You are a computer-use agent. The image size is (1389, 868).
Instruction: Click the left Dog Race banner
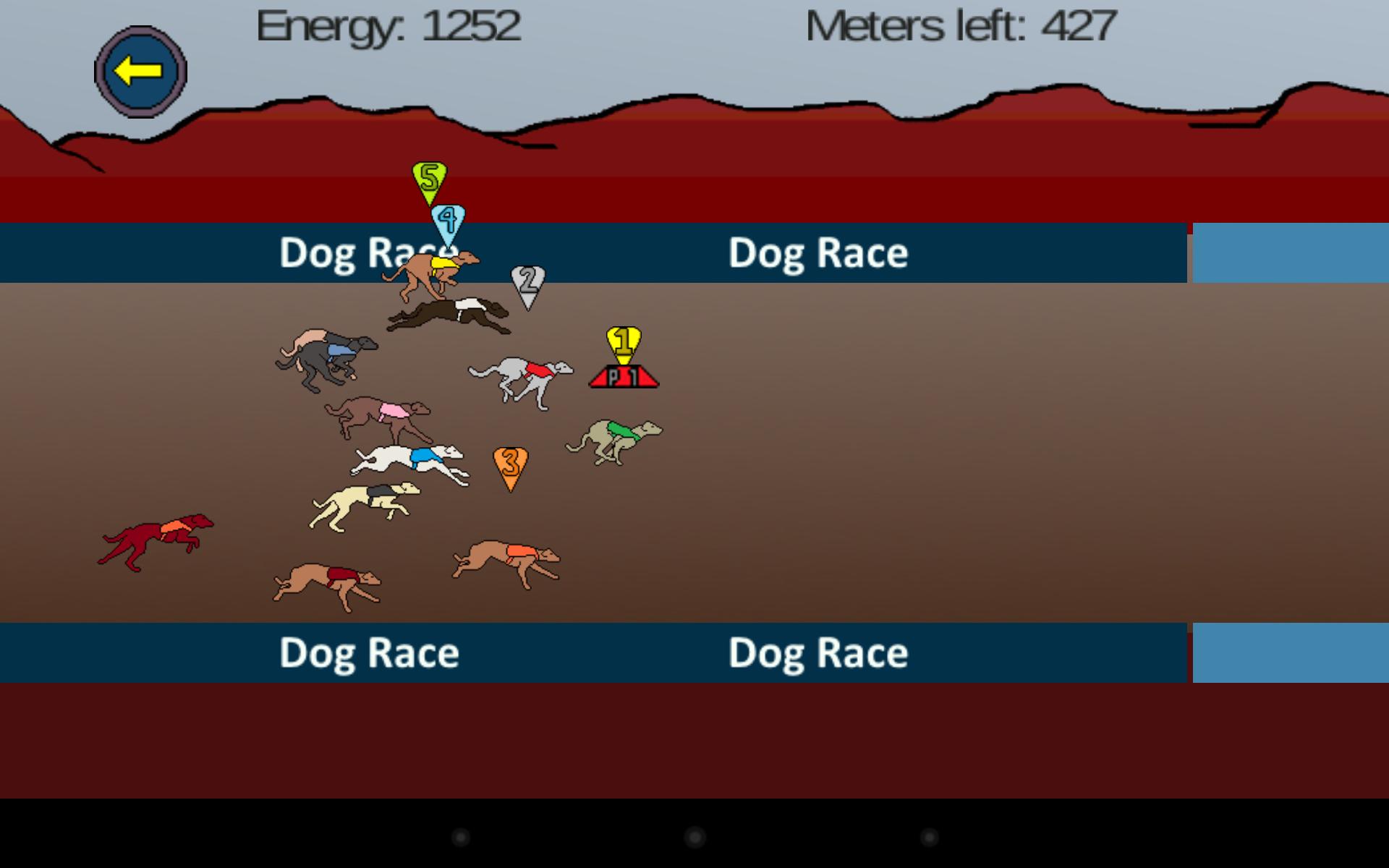(369, 252)
